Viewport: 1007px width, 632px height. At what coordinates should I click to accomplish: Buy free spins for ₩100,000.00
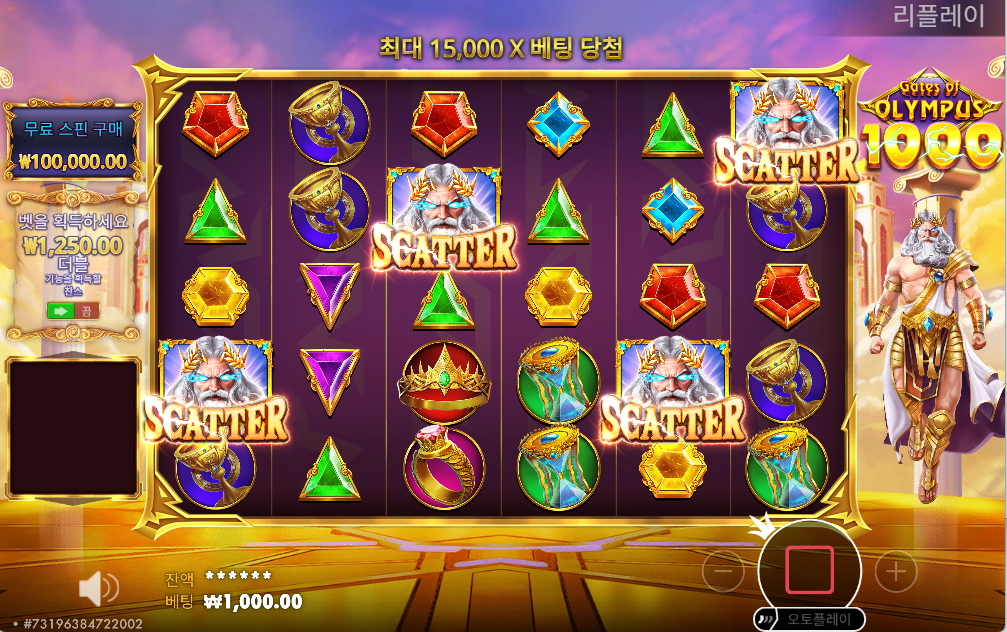pos(72,143)
